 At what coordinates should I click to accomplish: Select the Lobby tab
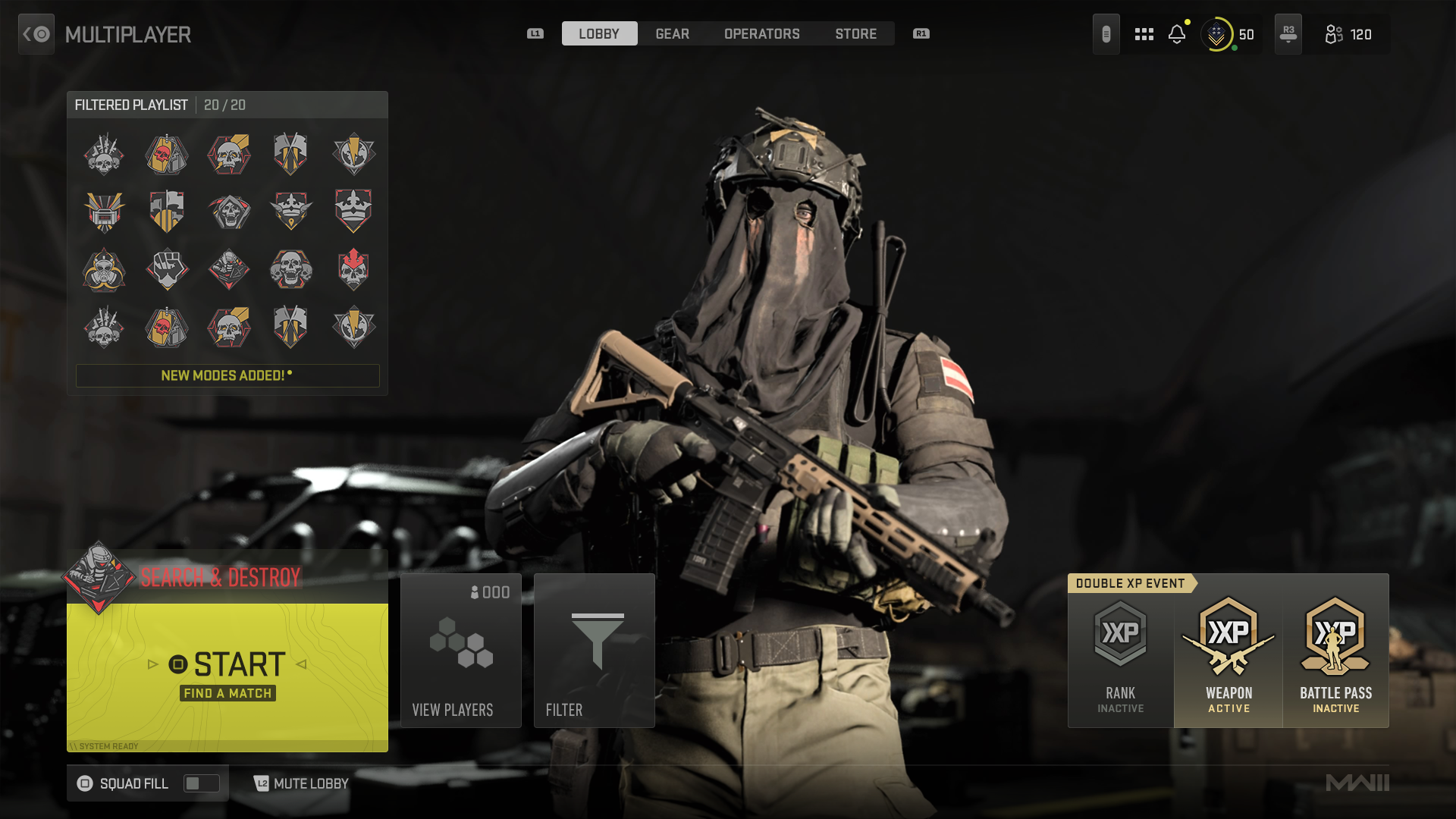click(x=599, y=34)
